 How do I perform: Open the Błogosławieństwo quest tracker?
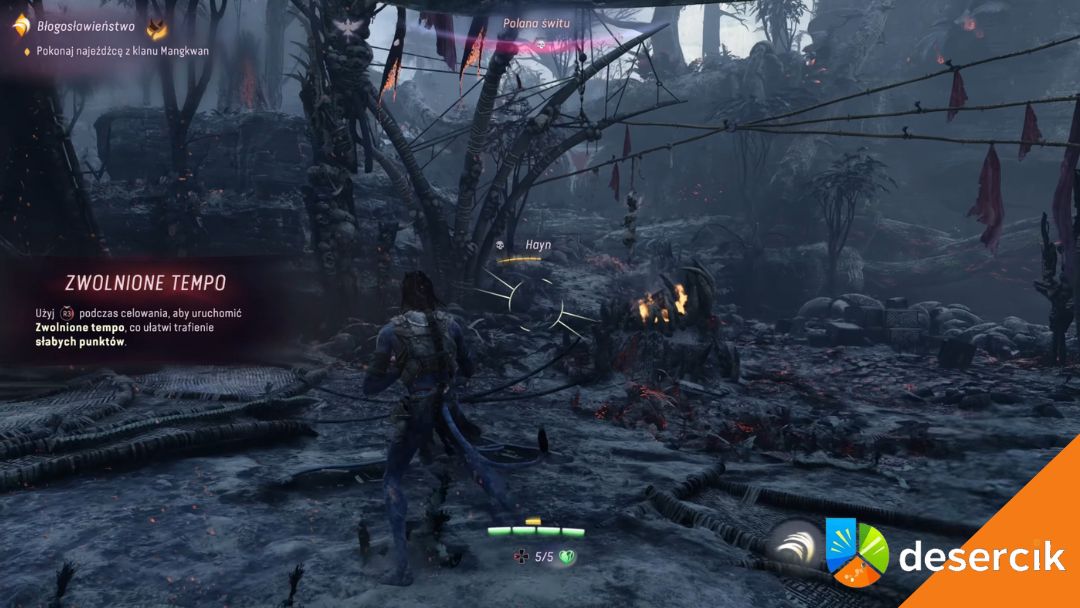(86, 27)
